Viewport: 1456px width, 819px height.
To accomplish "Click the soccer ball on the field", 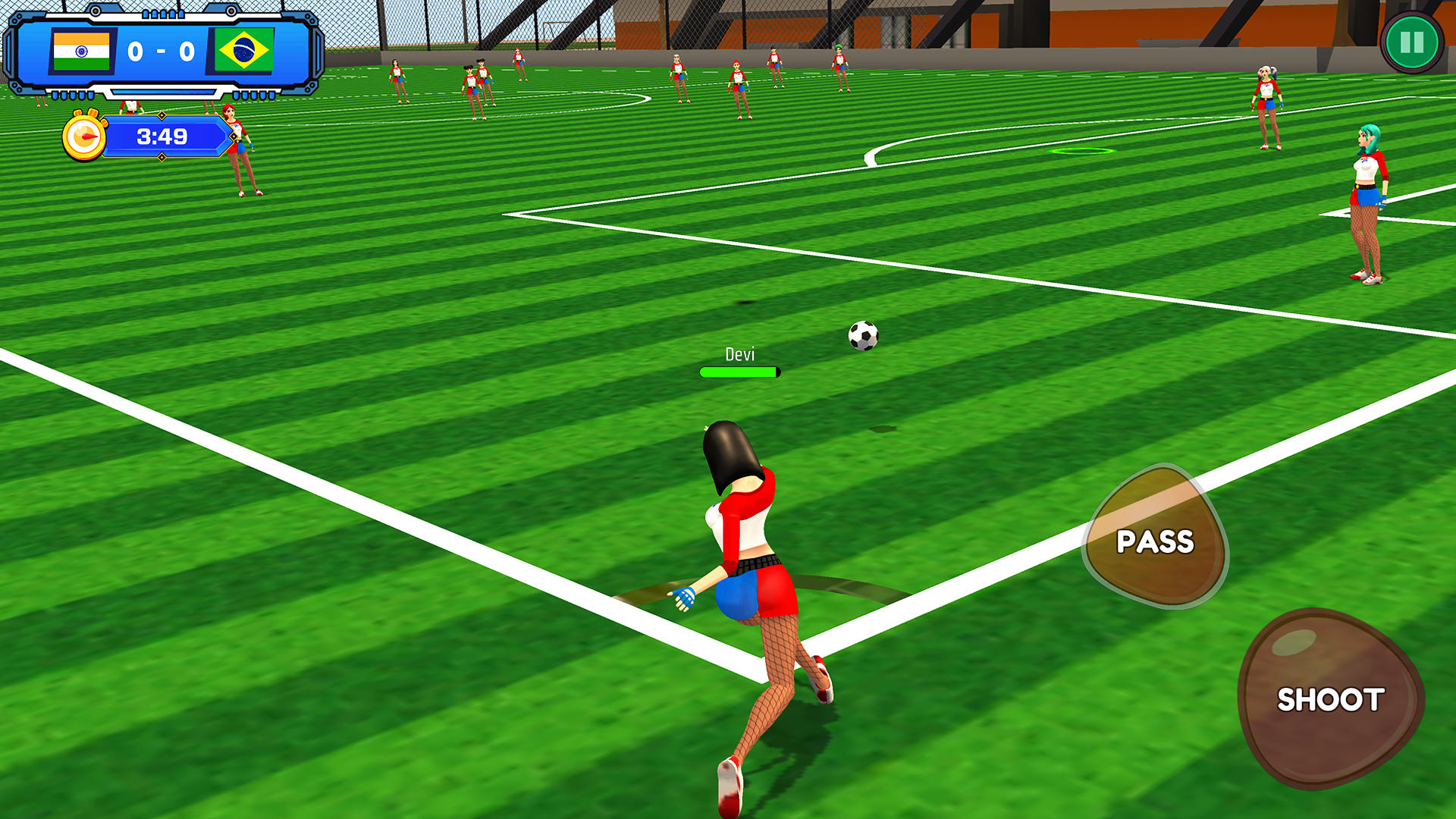I will [863, 336].
